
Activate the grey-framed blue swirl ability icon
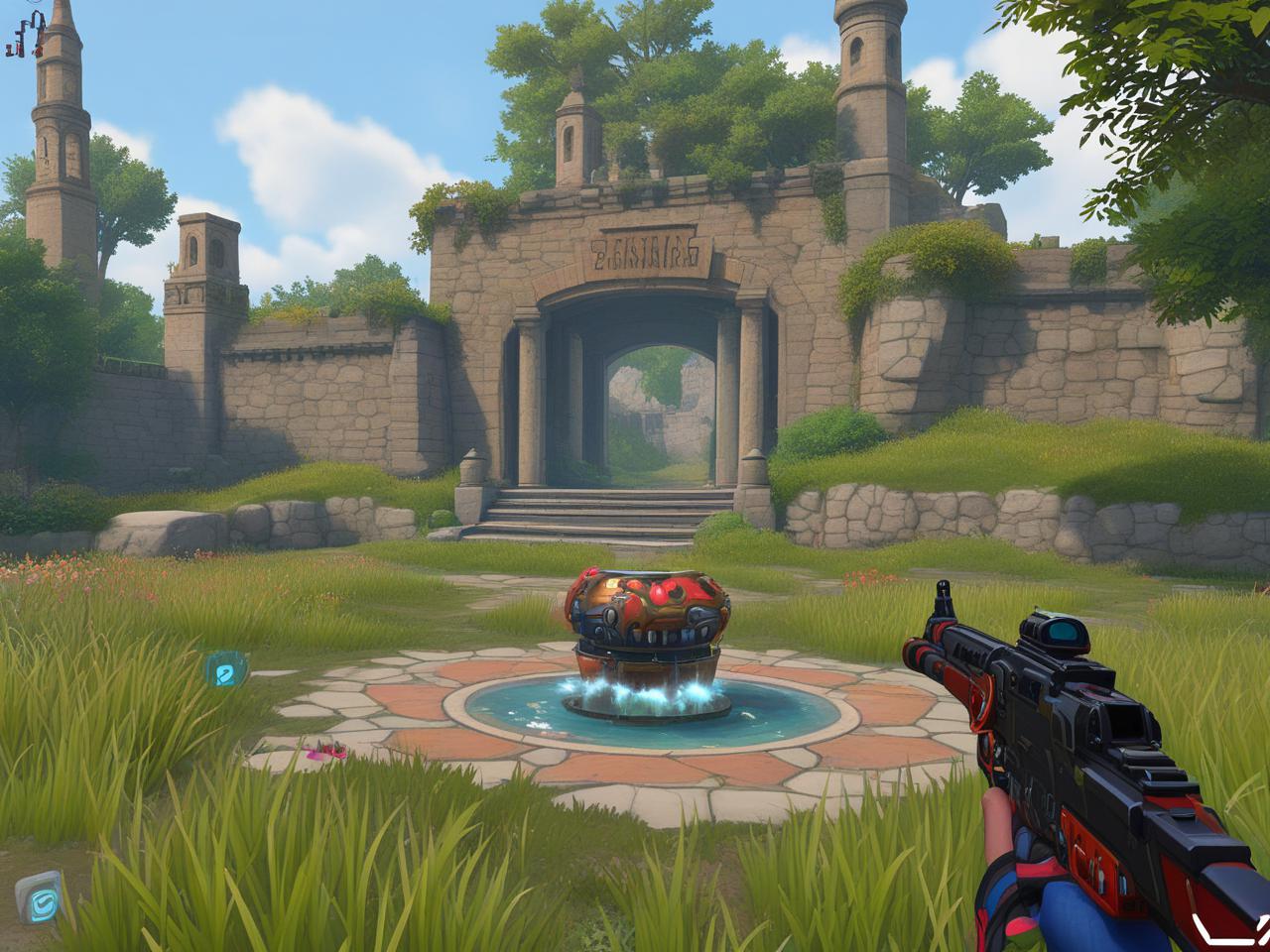pos(41,898)
